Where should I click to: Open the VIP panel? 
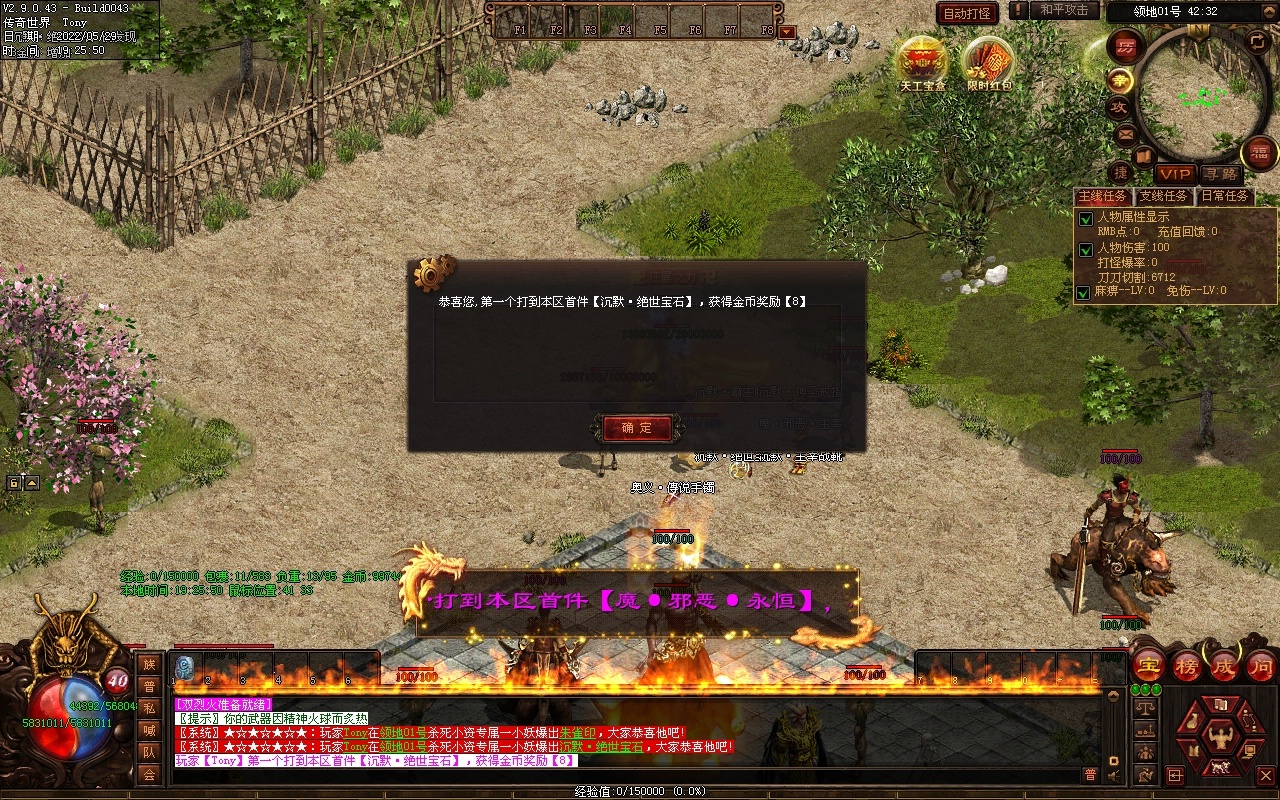(x=1174, y=174)
